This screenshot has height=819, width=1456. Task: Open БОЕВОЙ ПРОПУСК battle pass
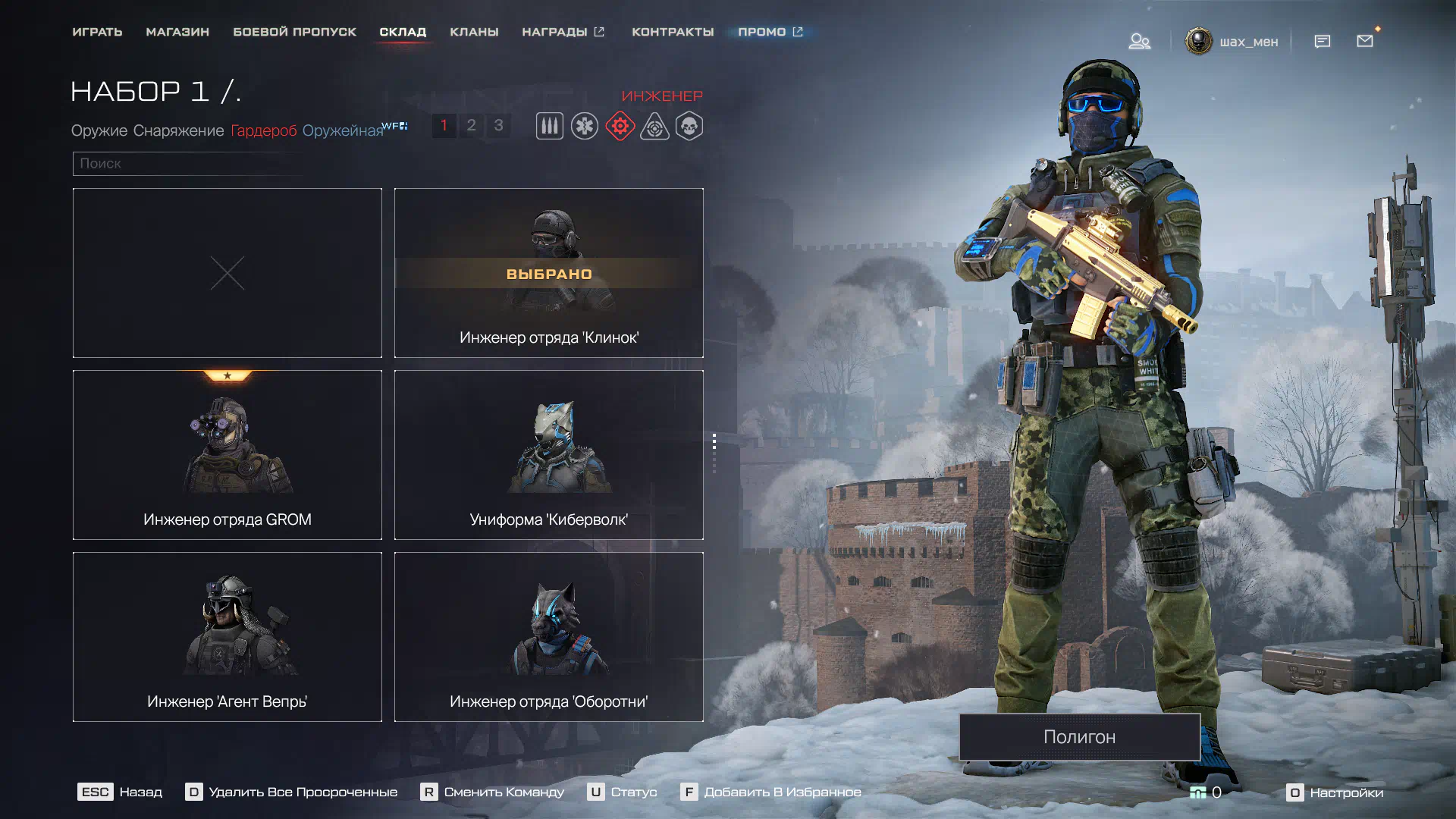(294, 32)
